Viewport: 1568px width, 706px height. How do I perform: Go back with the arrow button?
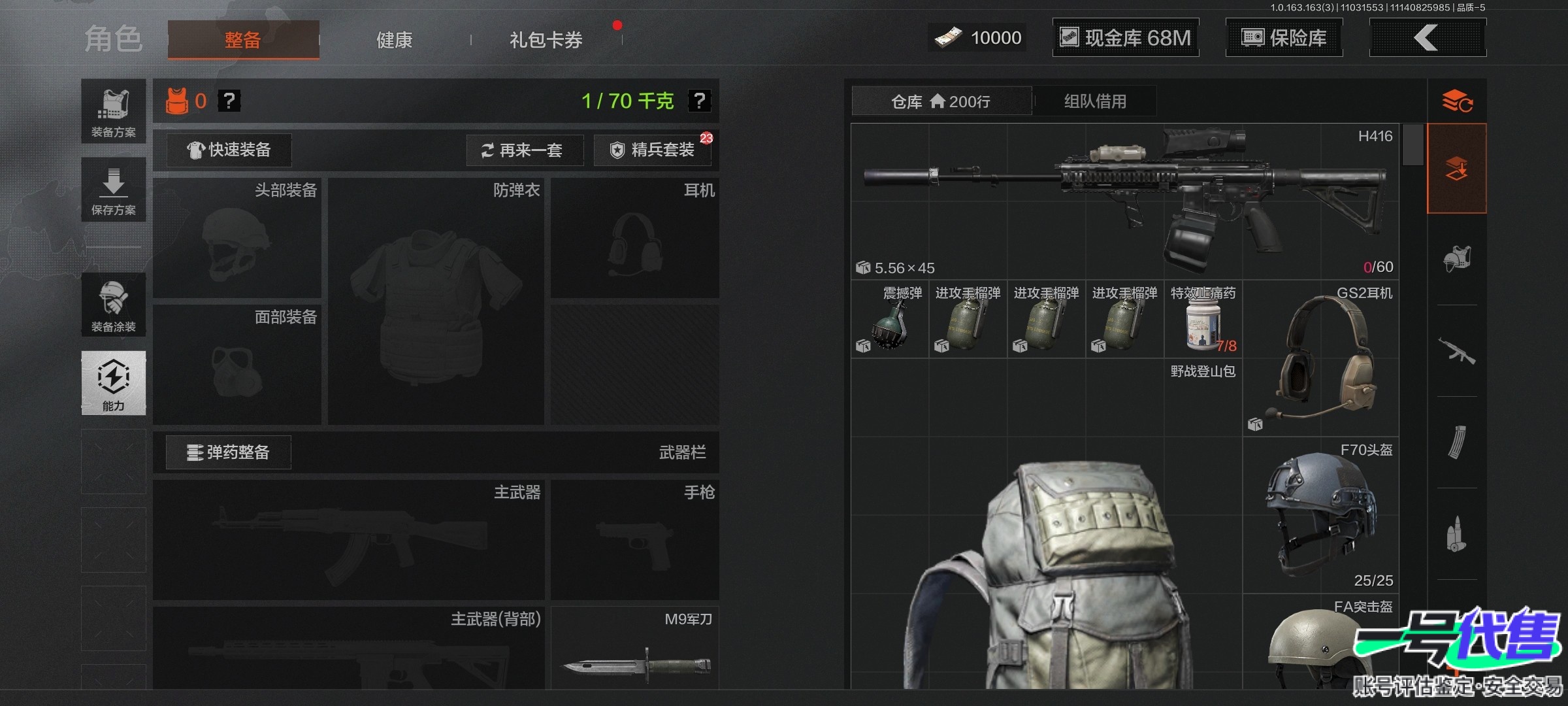point(1427,38)
